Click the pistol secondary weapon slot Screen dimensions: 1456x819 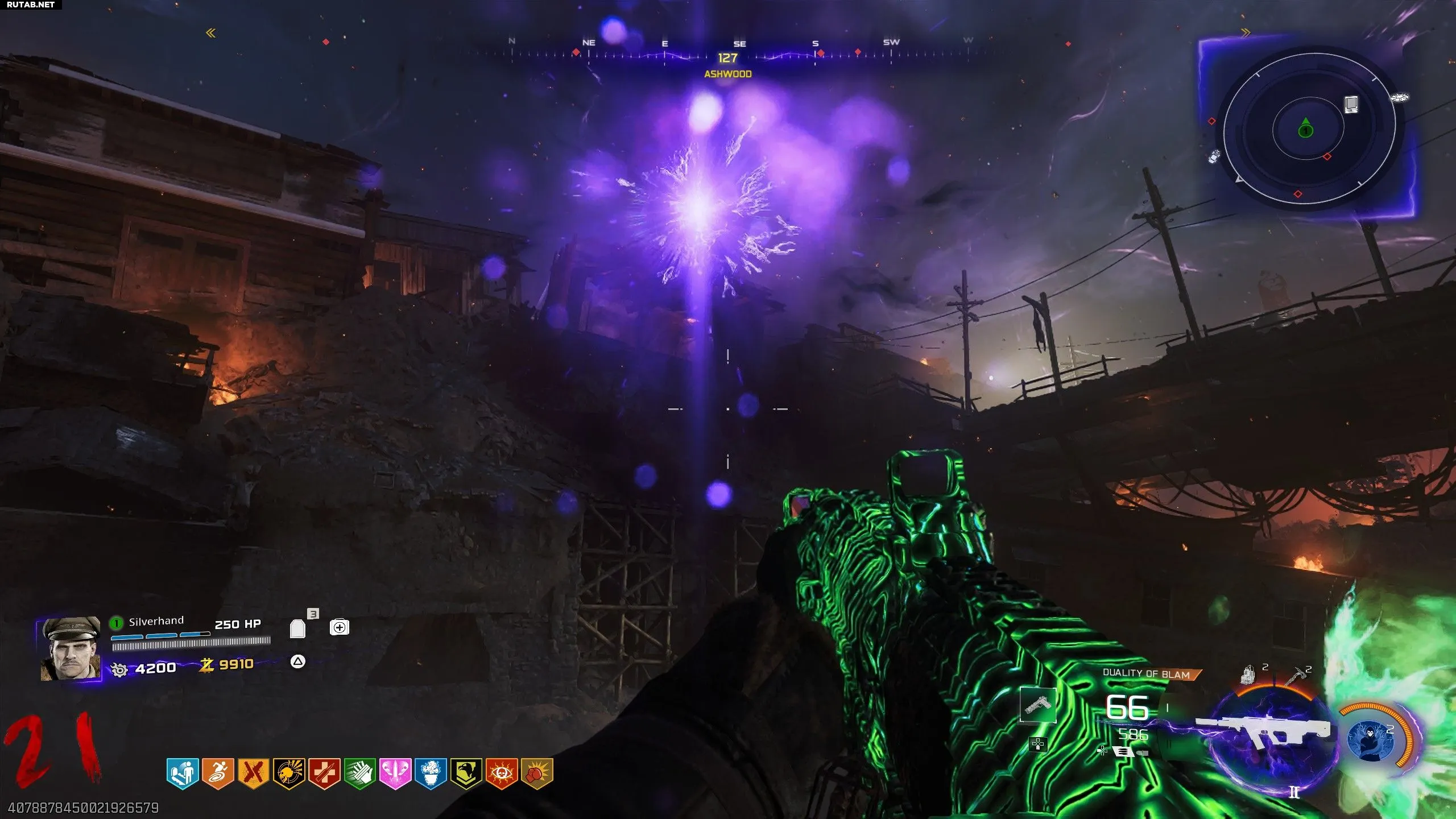[1038, 705]
